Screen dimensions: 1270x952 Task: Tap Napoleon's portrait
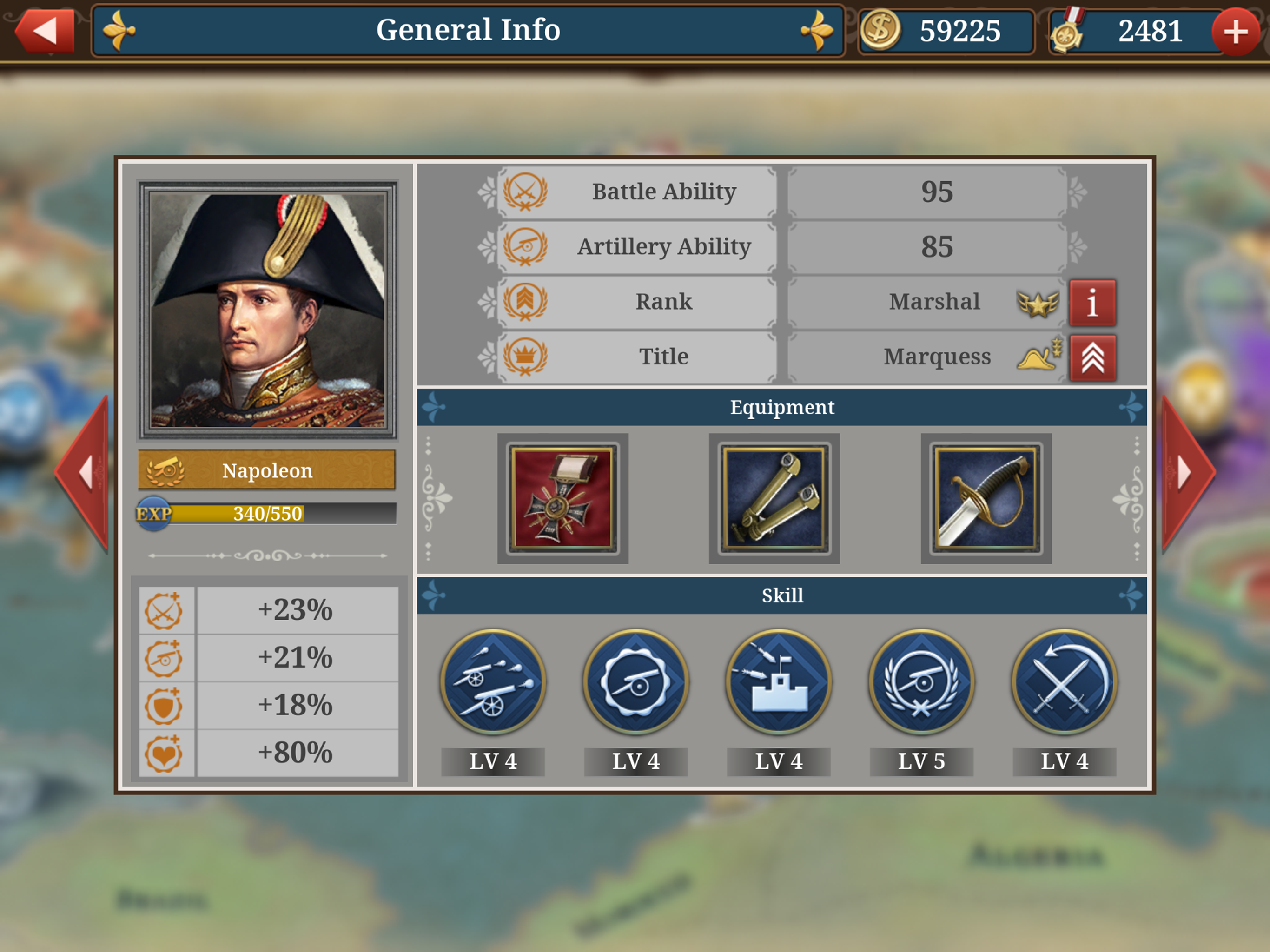pyautogui.click(x=268, y=310)
